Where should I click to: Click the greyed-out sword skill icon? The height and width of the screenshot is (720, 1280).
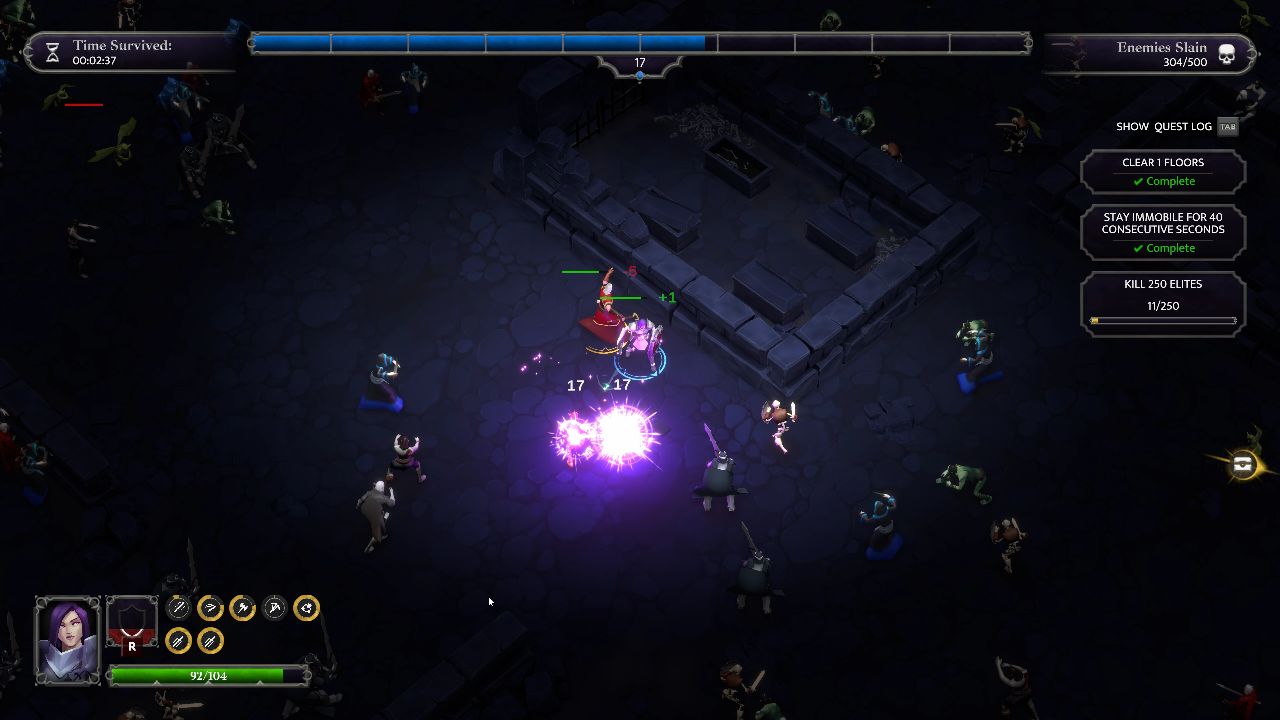pyautogui.click(x=178, y=607)
